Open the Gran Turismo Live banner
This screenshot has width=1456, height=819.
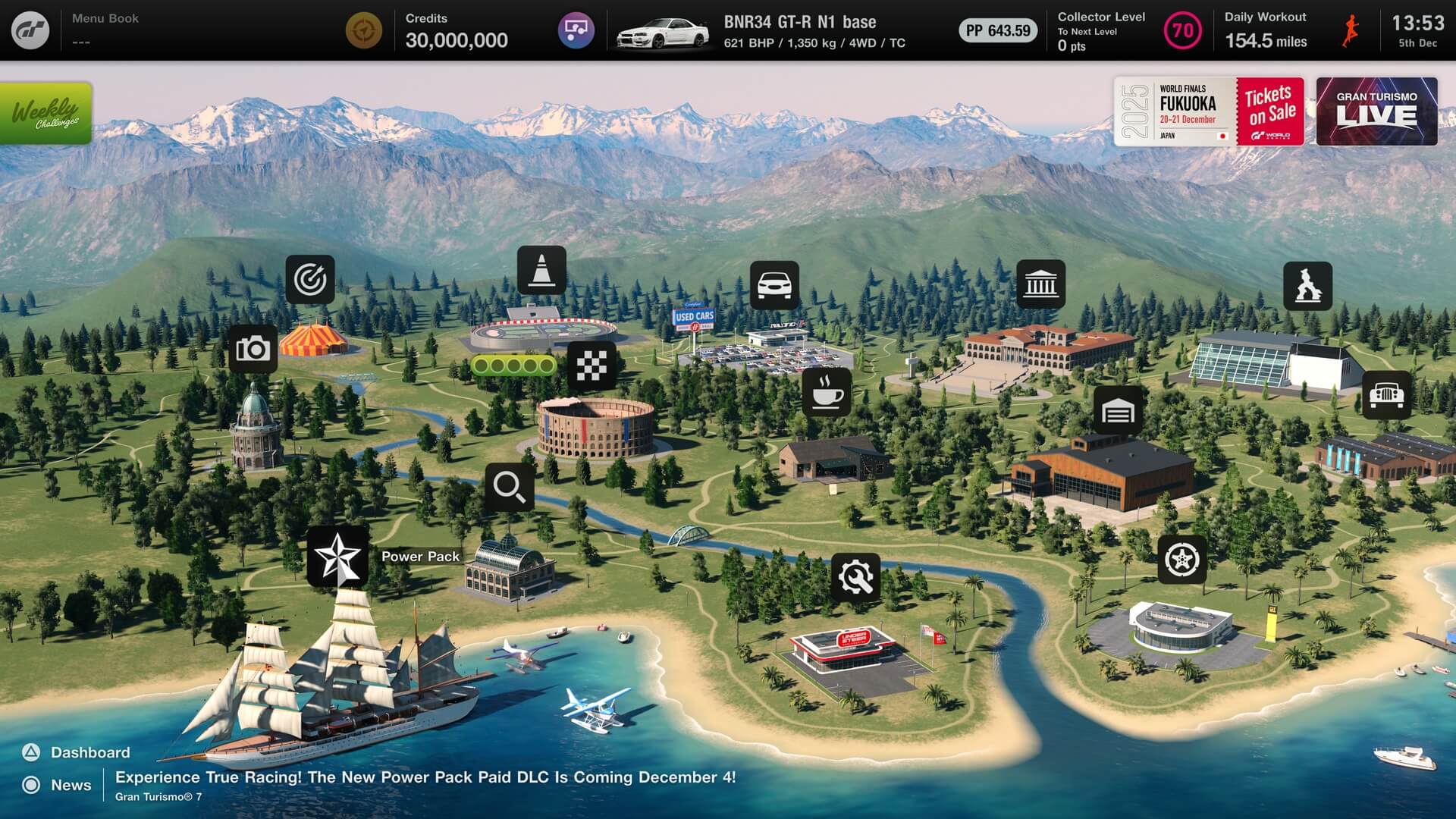[1376, 111]
